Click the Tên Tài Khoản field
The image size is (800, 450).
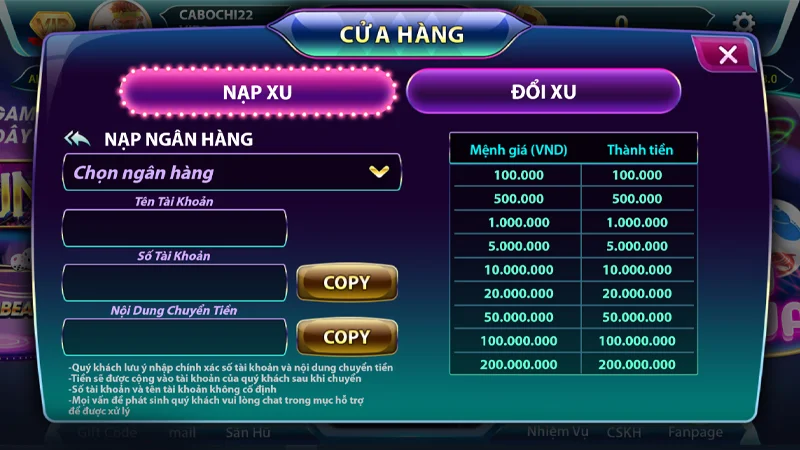coord(174,228)
